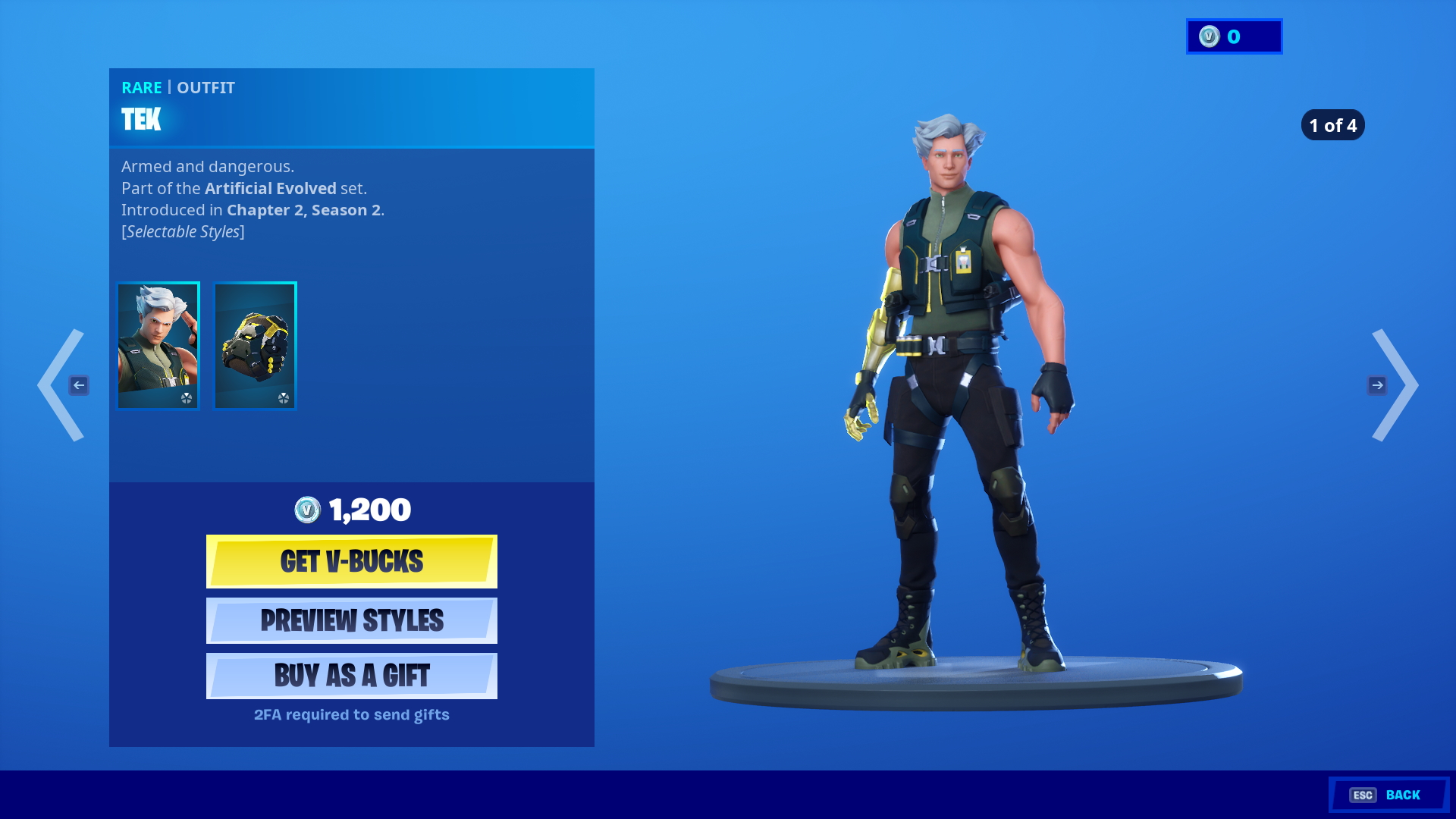Screen dimensions: 1456x819
Task: Select the back bling thumbnail
Action: (x=254, y=345)
